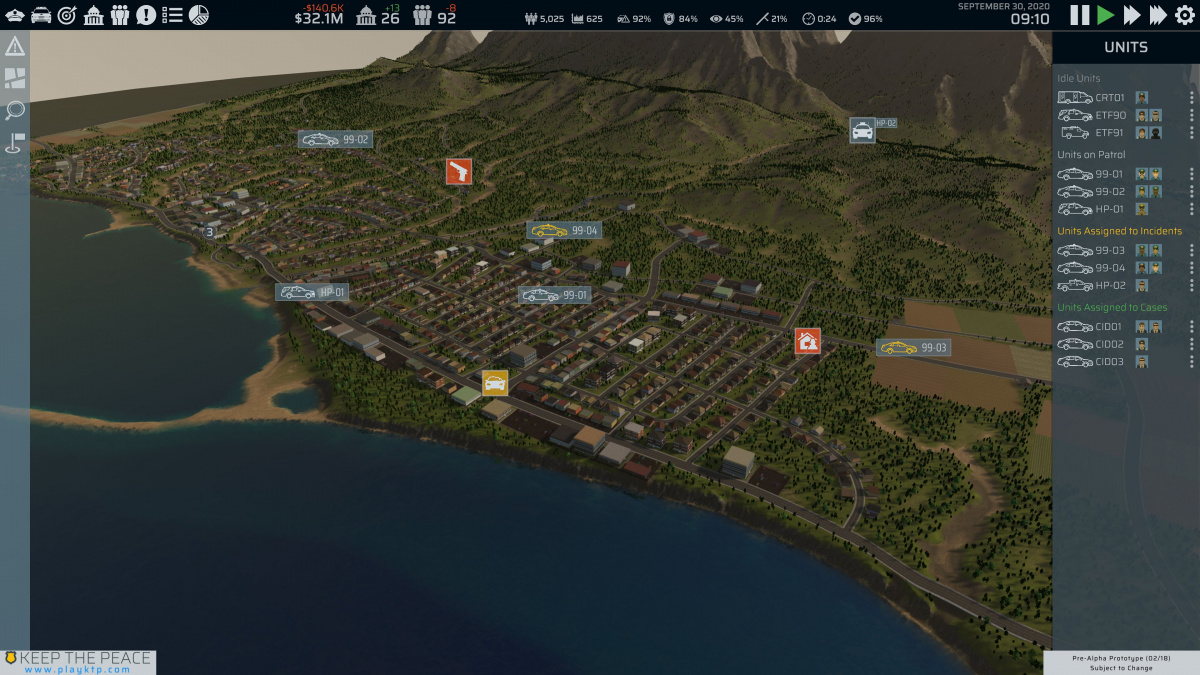
Task: Open the exclamation speech bubble alerts
Action: (146, 15)
